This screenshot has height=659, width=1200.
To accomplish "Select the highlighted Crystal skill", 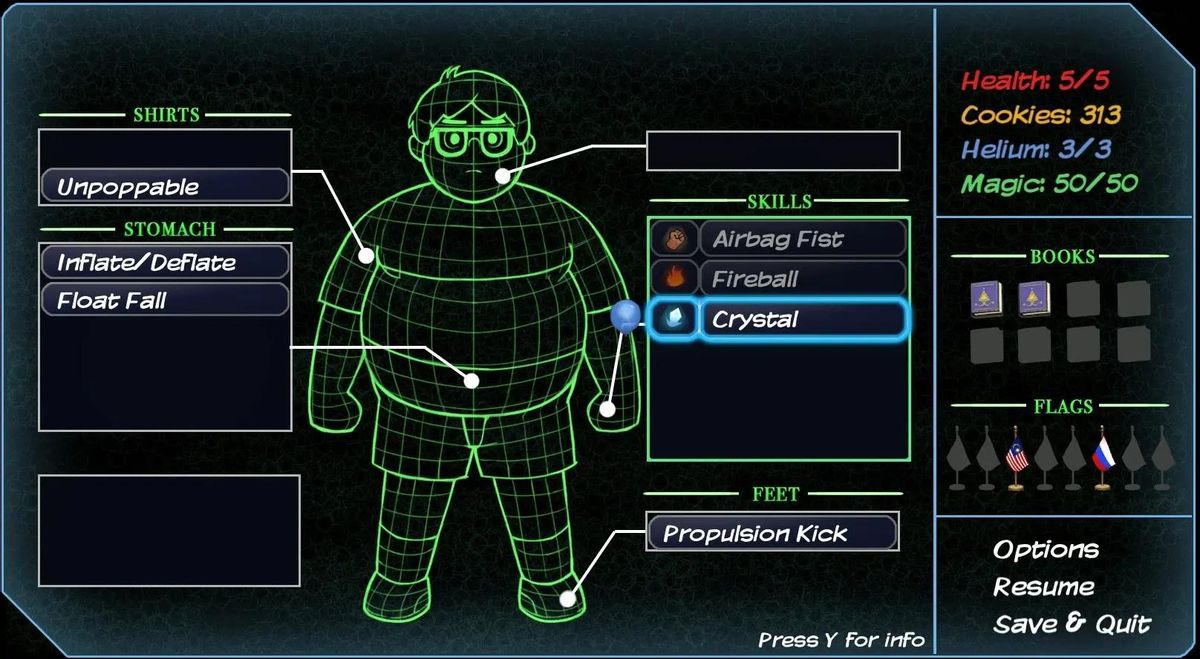I will tap(778, 320).
